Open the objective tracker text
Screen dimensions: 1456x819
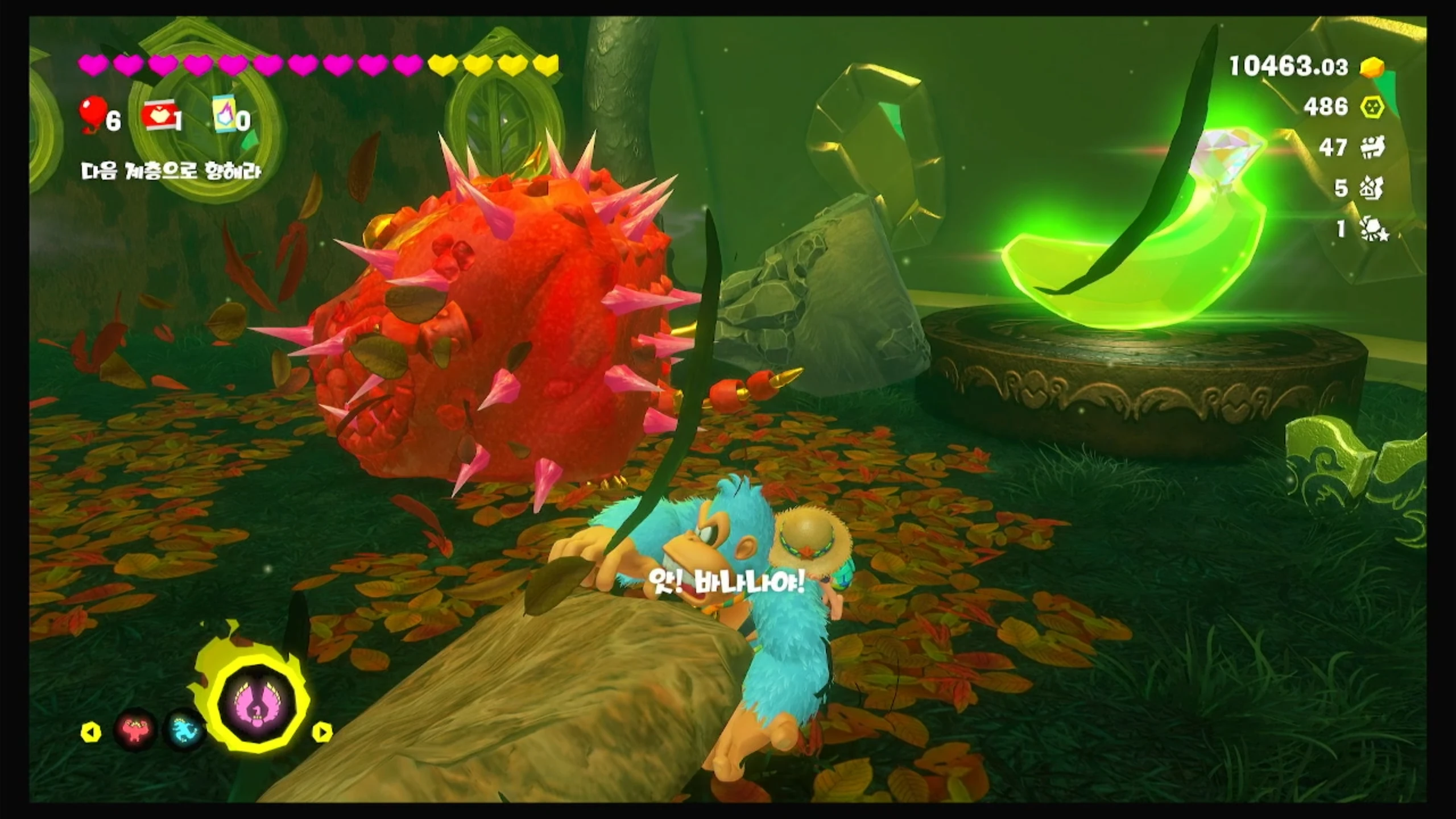171,171
